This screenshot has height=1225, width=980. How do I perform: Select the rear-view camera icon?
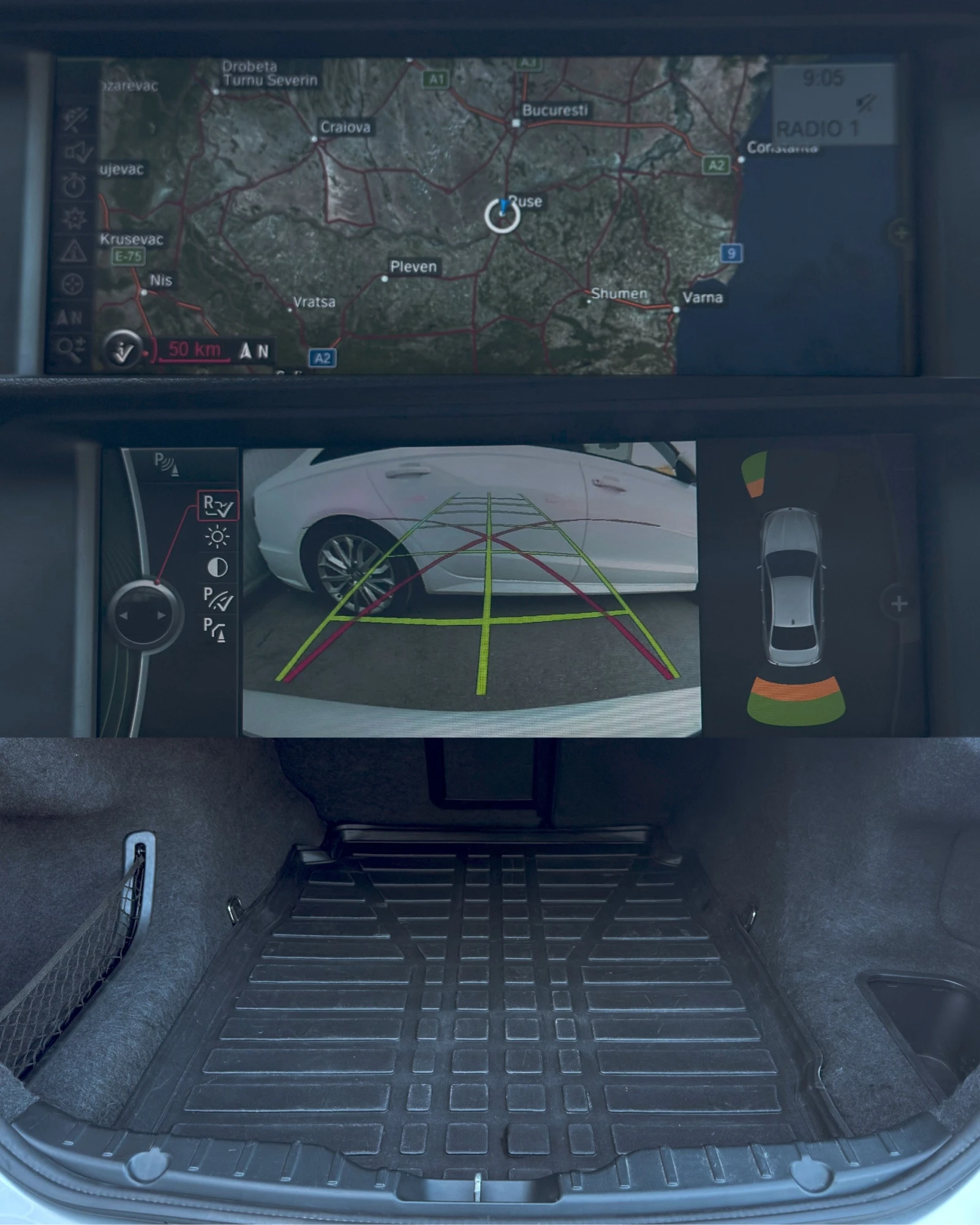219,505
